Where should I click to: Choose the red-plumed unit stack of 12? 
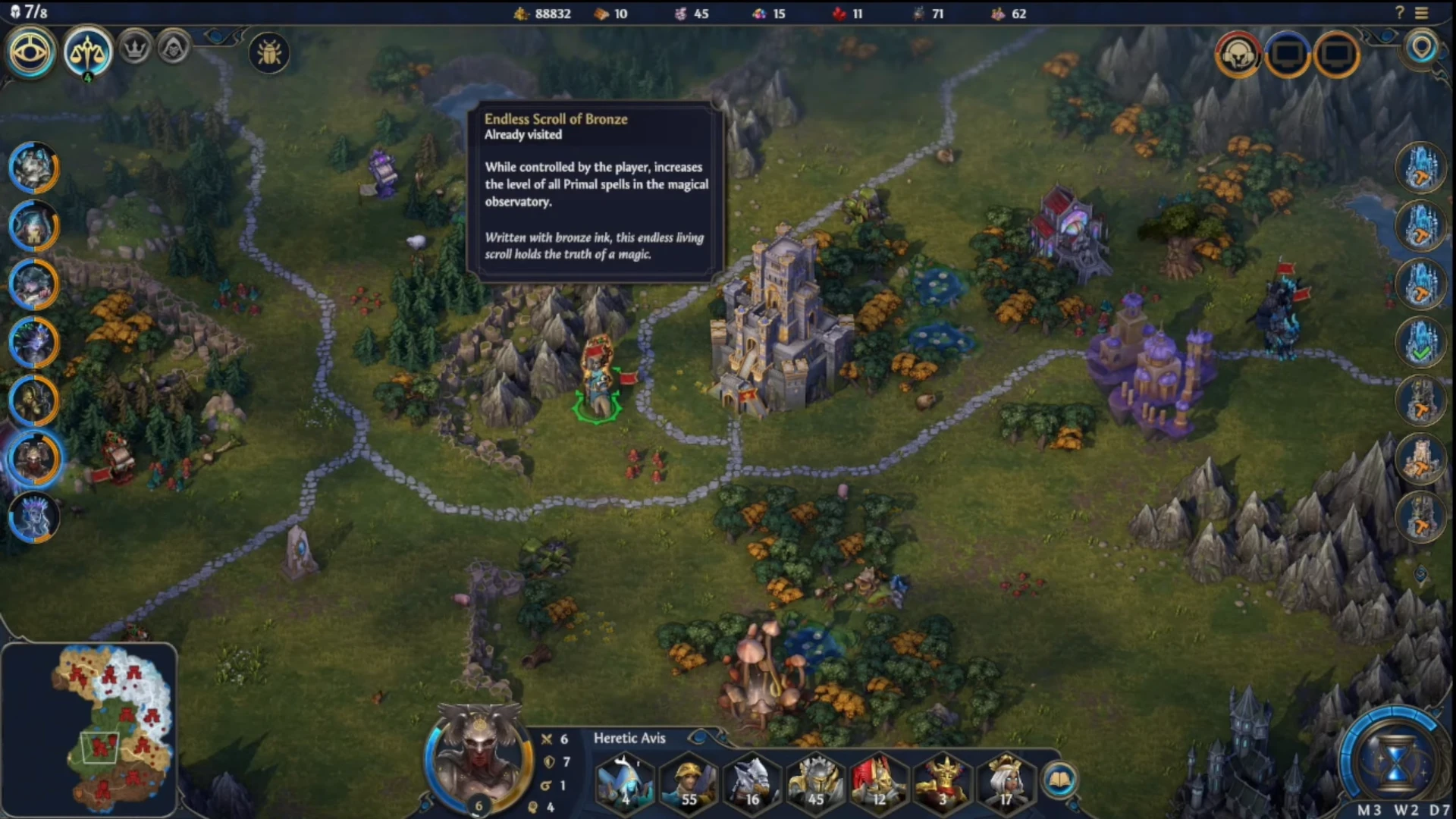pyautogui.click(x=880, y=781)
